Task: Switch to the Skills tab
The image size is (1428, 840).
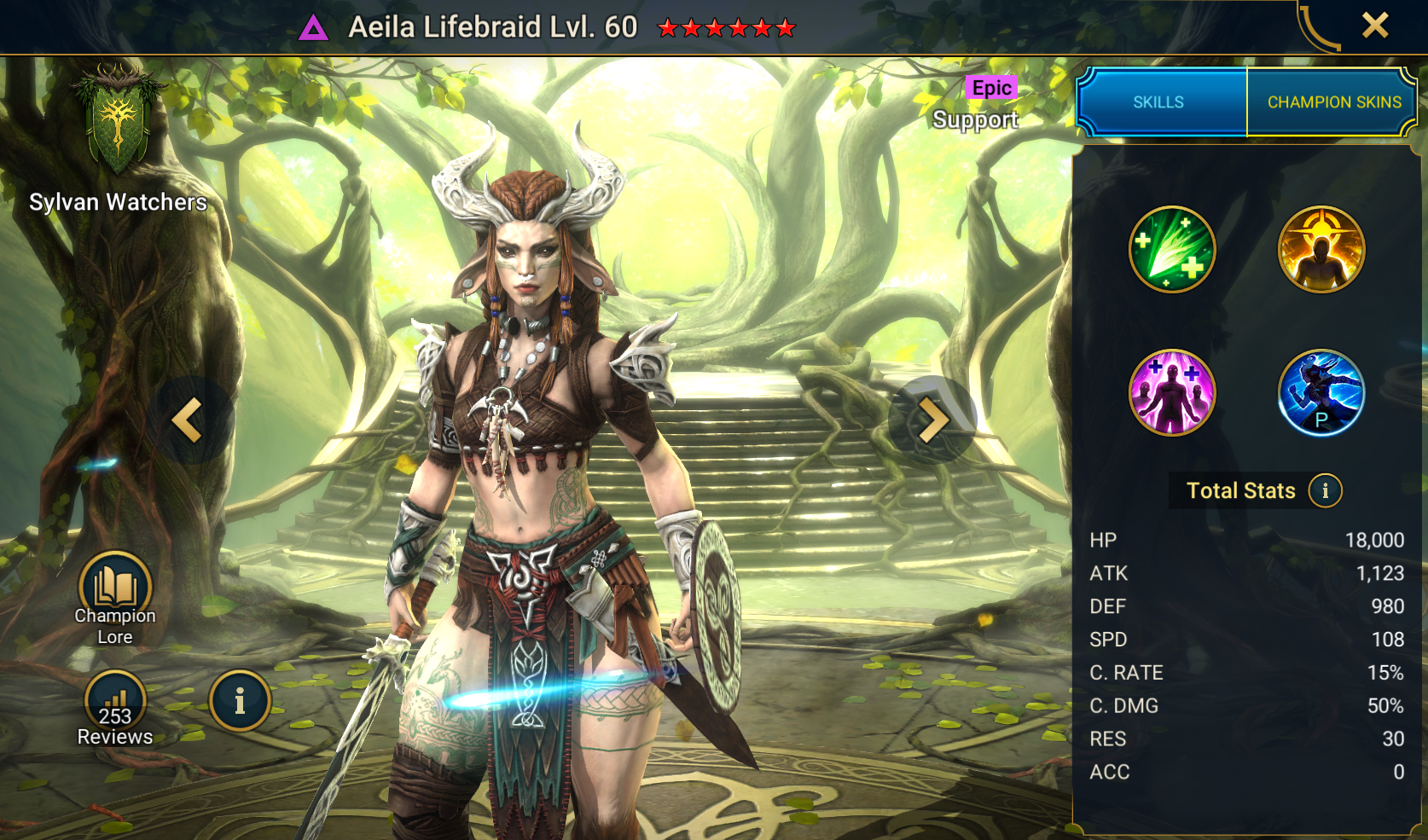Action: (x=1158, y=102)
